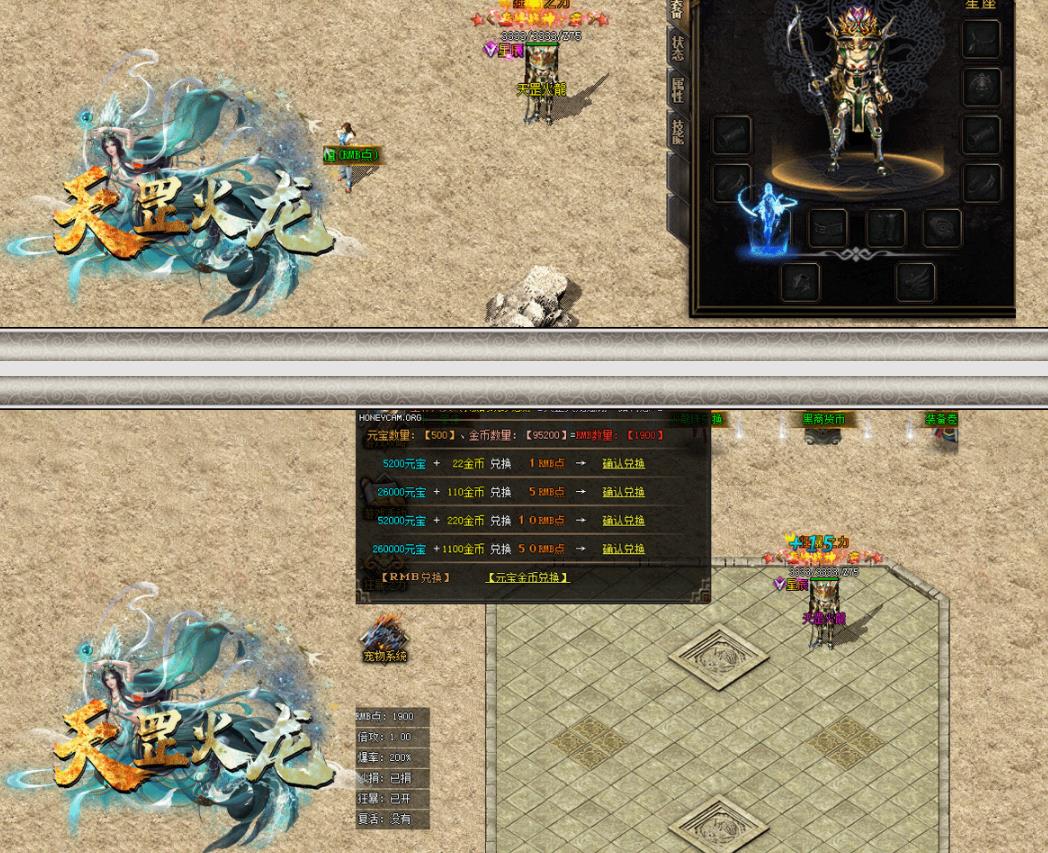Switch to the 属性 tab
Viewport: 1048px width, 853px height.
[678, 90]
